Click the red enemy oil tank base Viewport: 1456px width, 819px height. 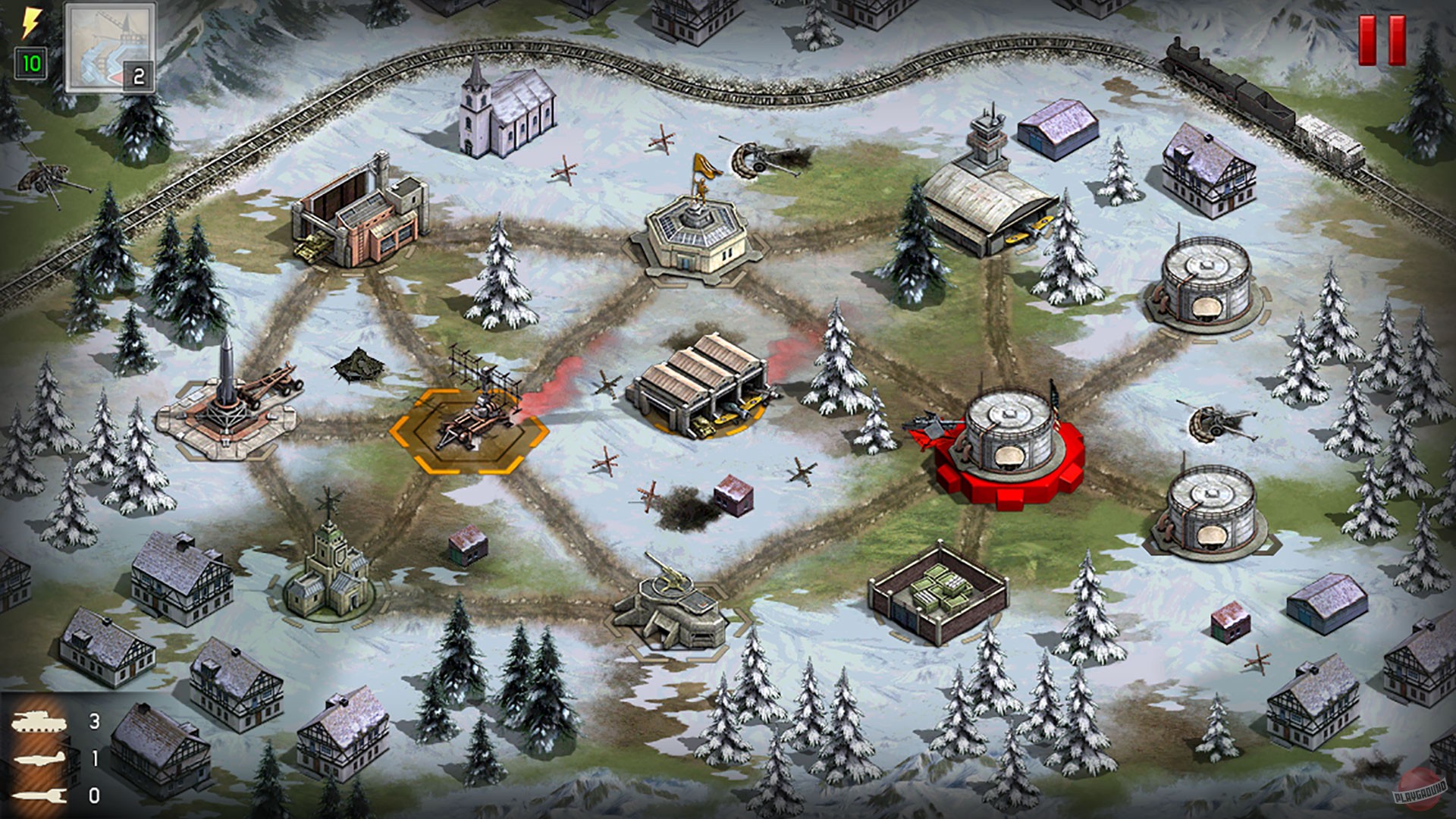click(1009, 440)
